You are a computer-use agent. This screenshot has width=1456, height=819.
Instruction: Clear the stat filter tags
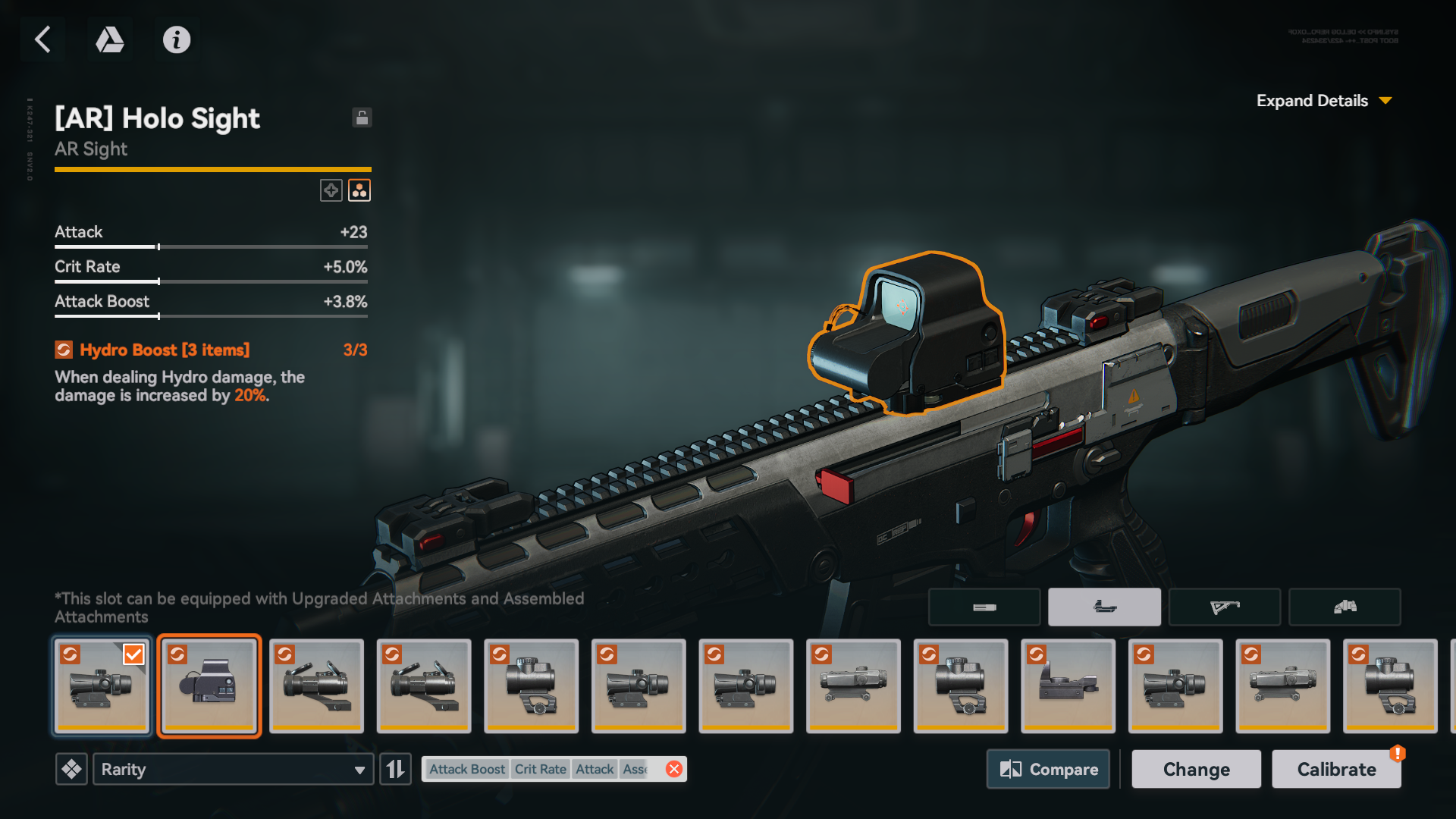[673, 769]
